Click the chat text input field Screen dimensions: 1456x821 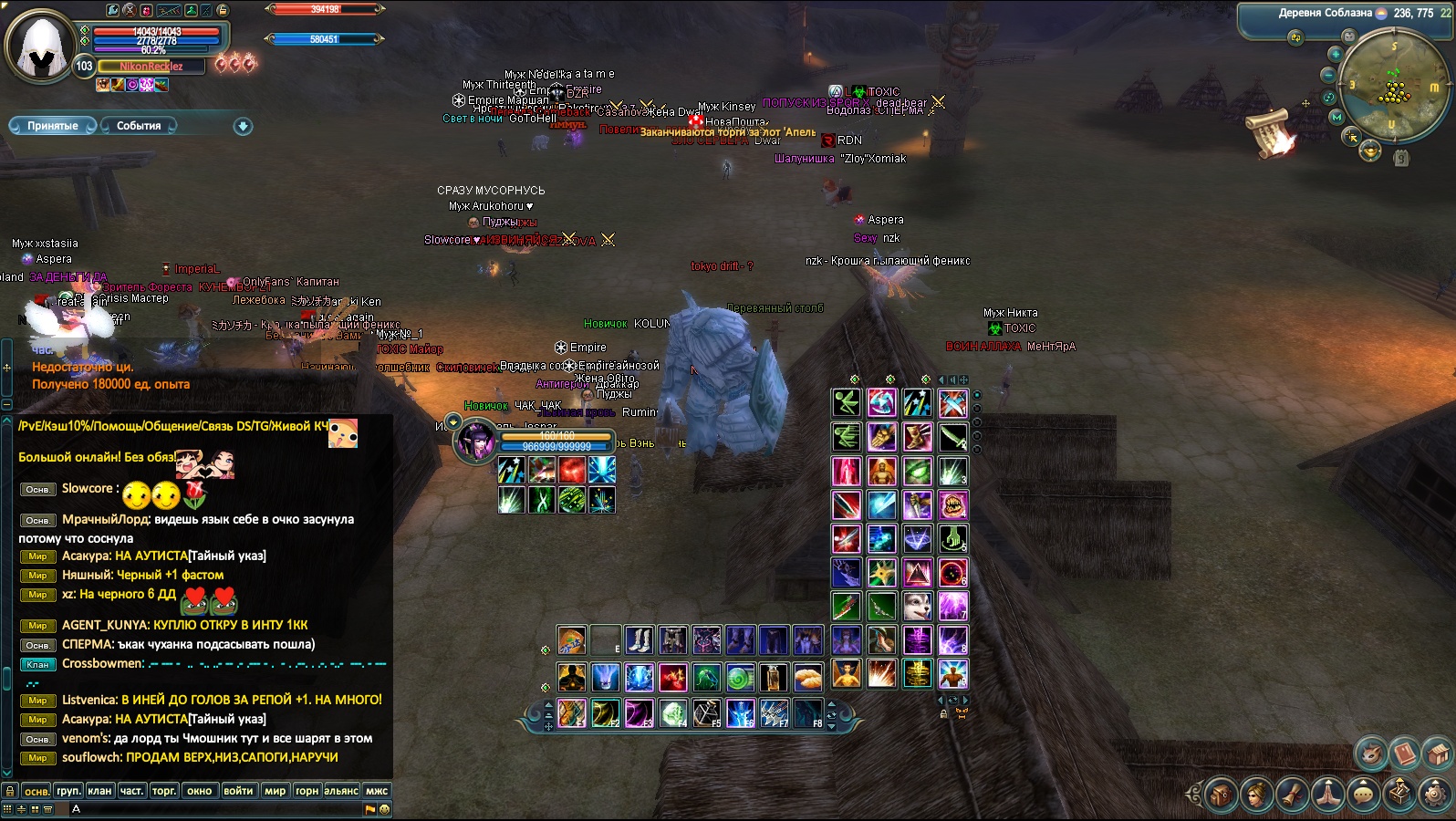click(x=219, y=809)
